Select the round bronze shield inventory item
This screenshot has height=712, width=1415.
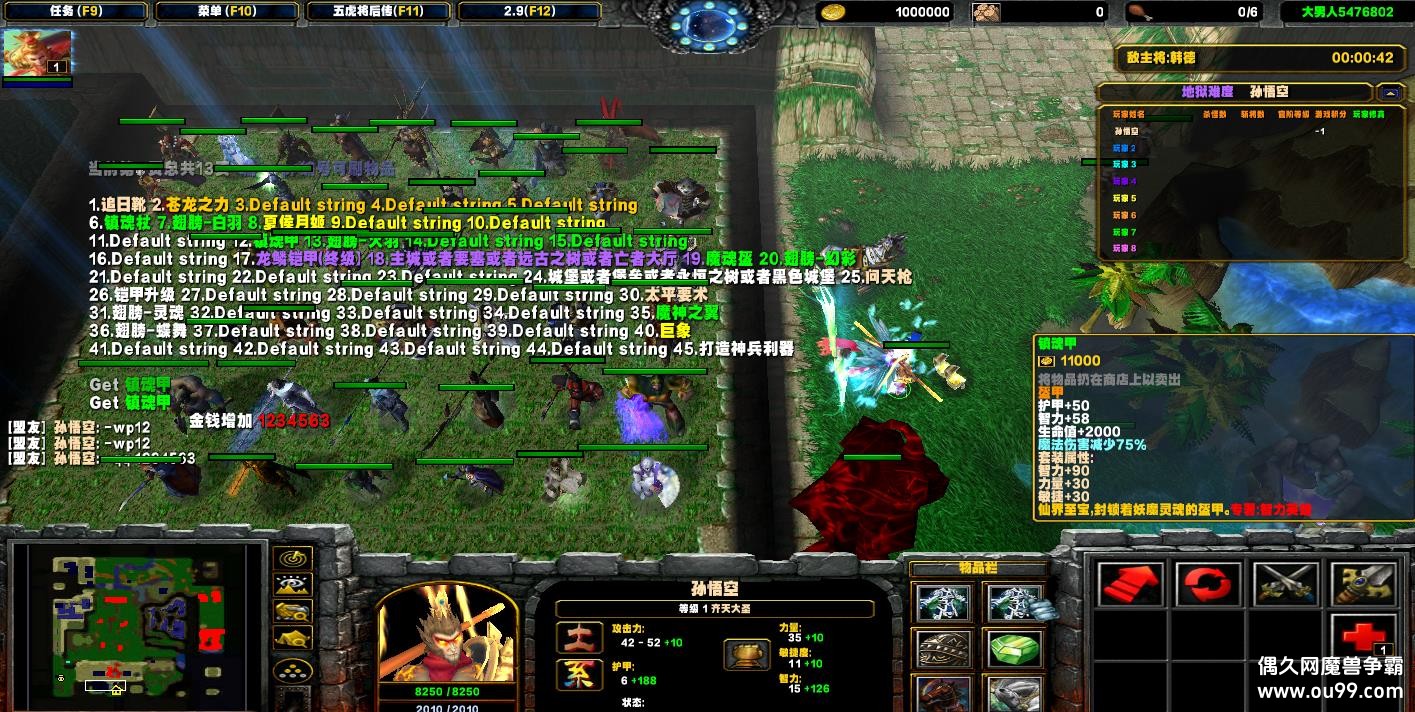[942, 649]
